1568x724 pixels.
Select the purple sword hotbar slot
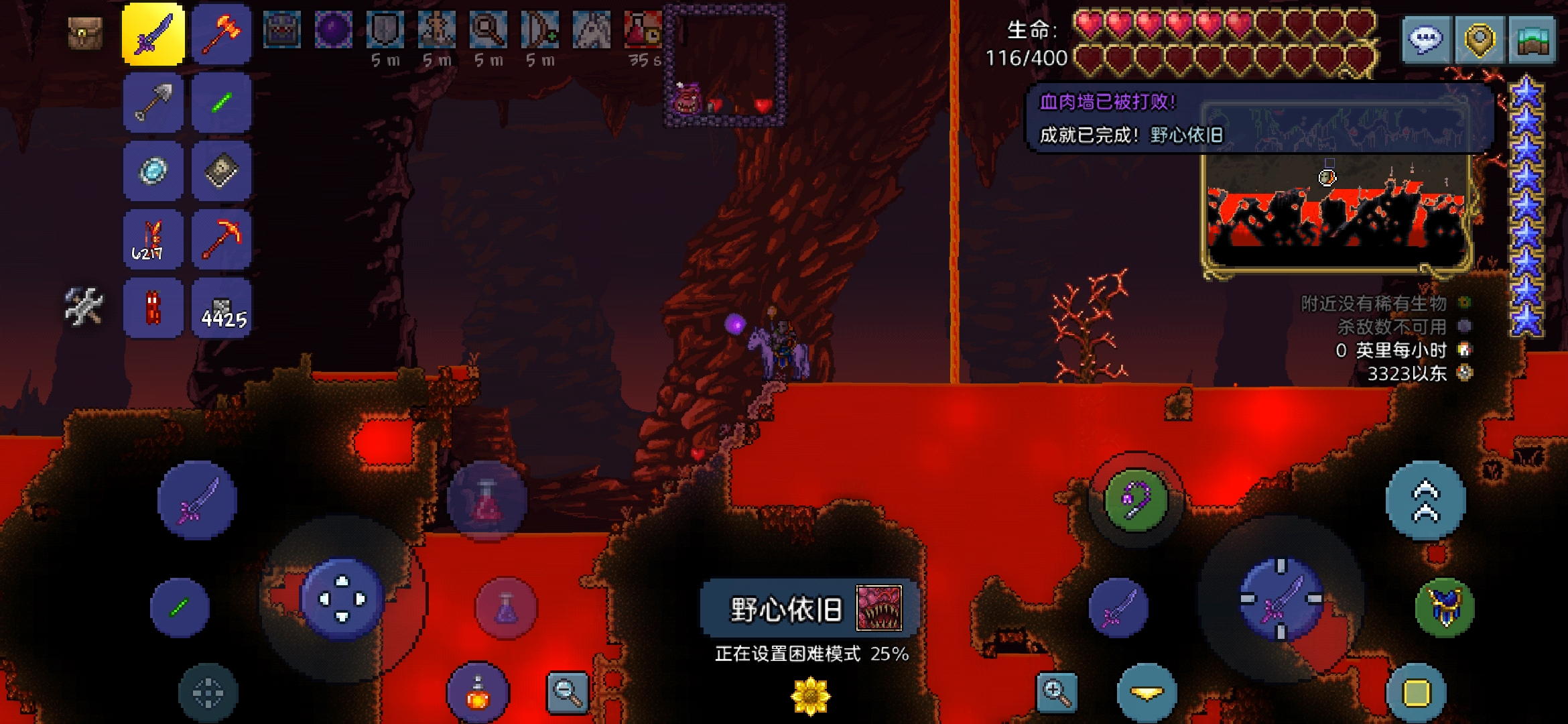tap(153, 35)
